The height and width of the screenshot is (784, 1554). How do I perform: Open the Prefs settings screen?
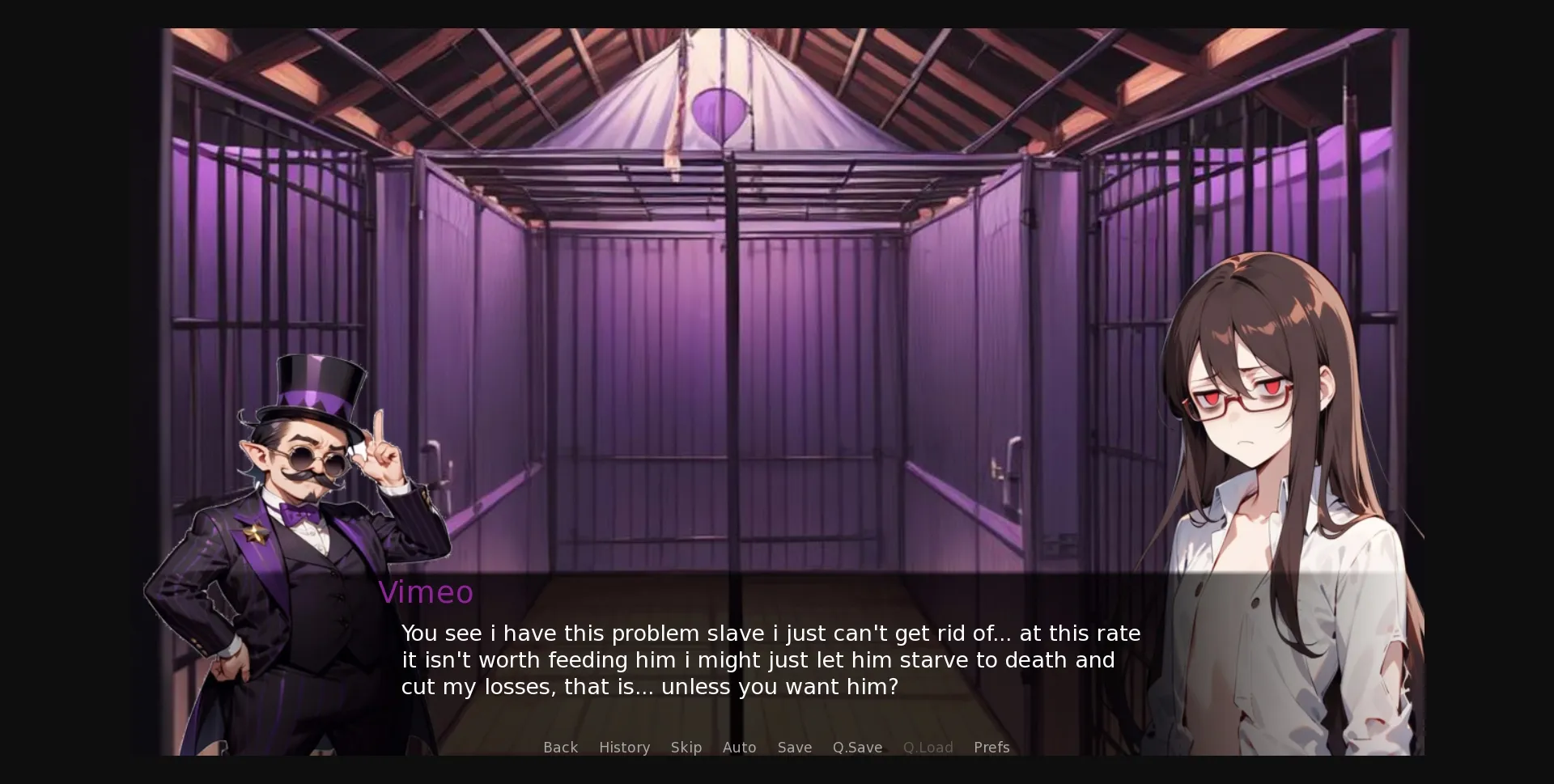991,748
